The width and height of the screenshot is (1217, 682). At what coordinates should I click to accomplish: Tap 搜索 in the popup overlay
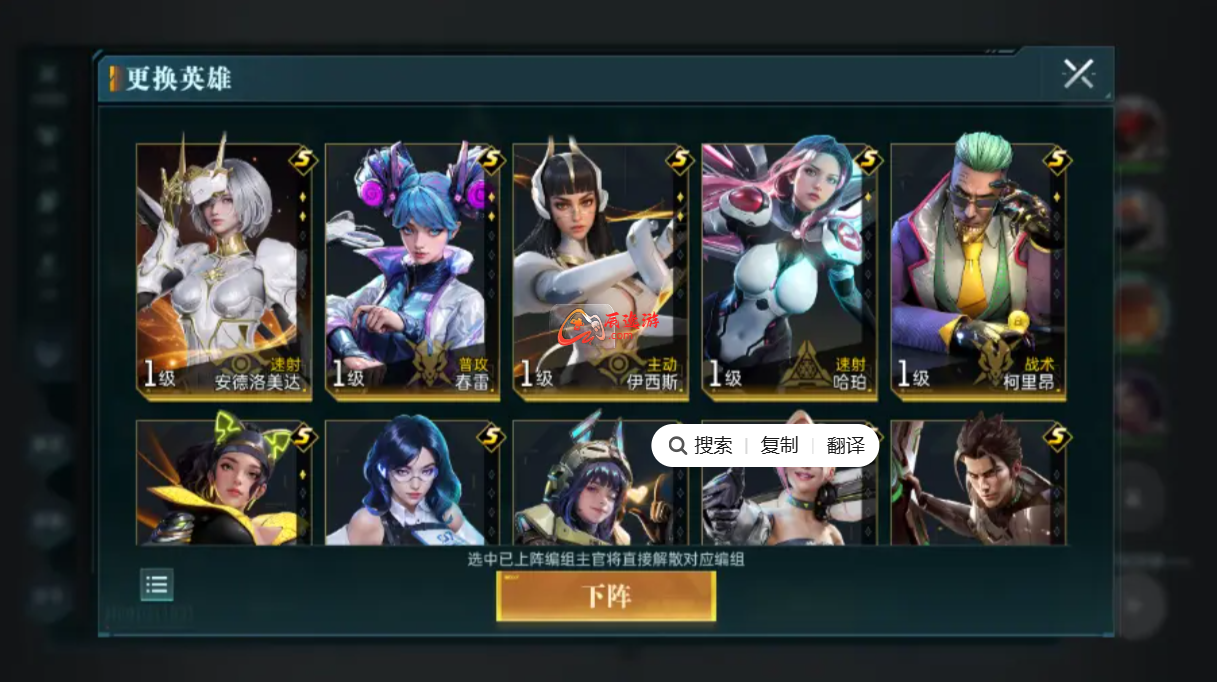[702, 446]
